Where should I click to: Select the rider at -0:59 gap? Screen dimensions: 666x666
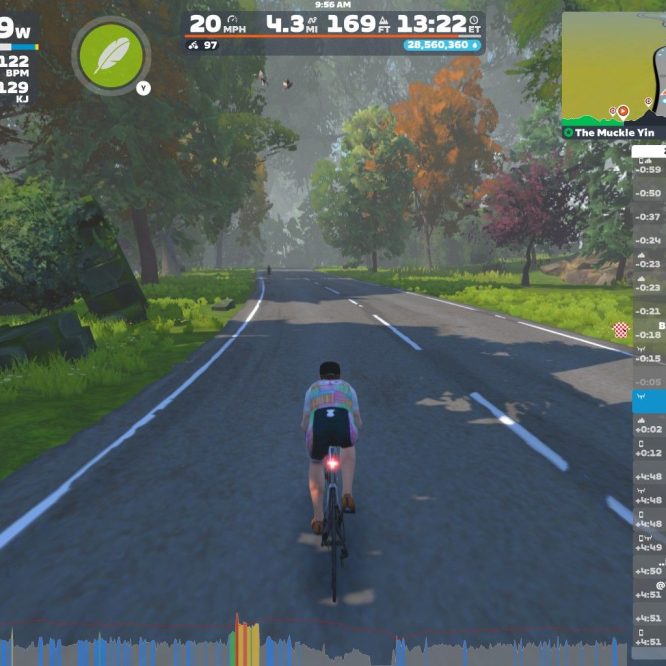point(649,168)
